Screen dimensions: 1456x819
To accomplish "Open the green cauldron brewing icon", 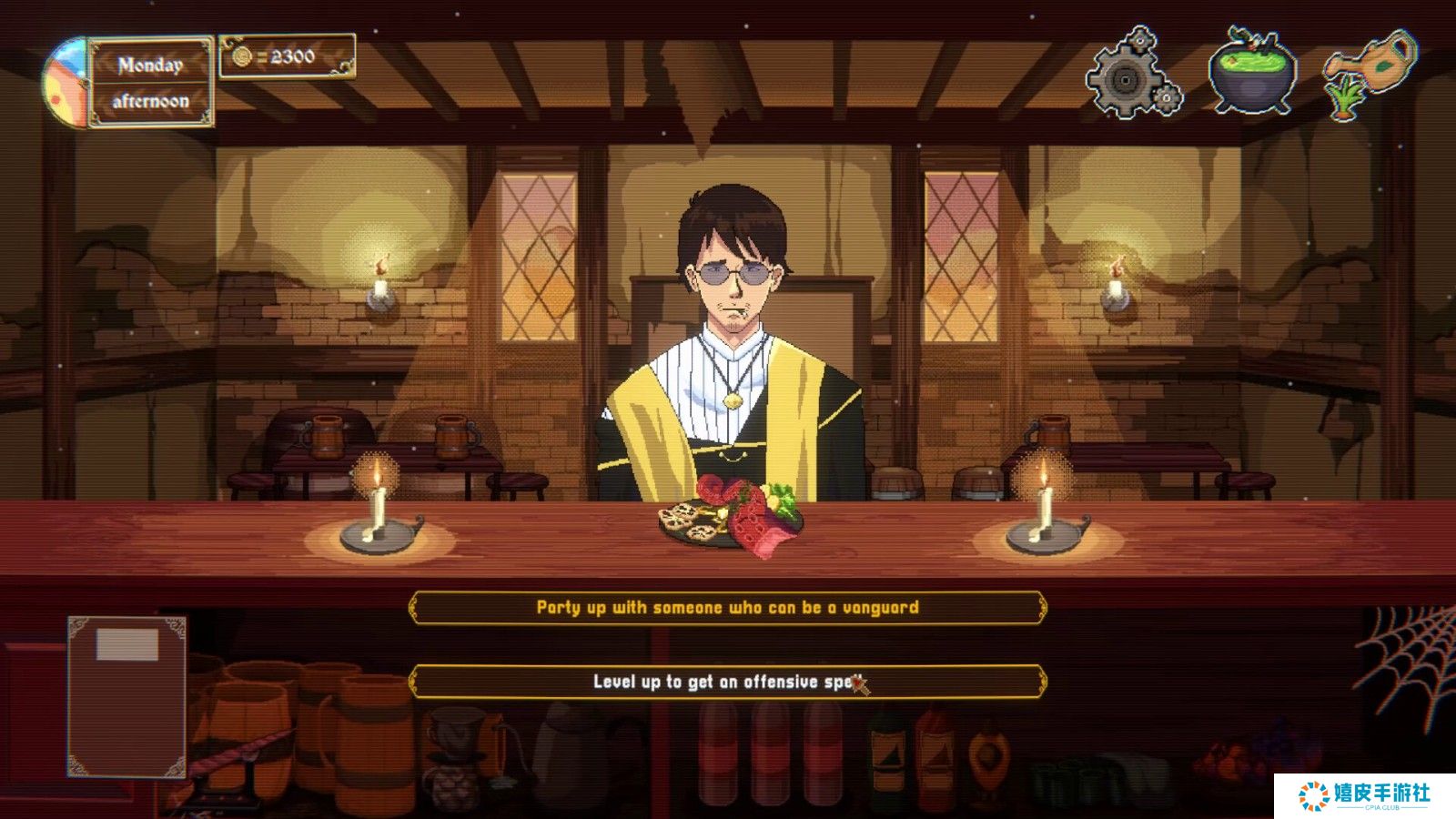I will pos(1252,73).
